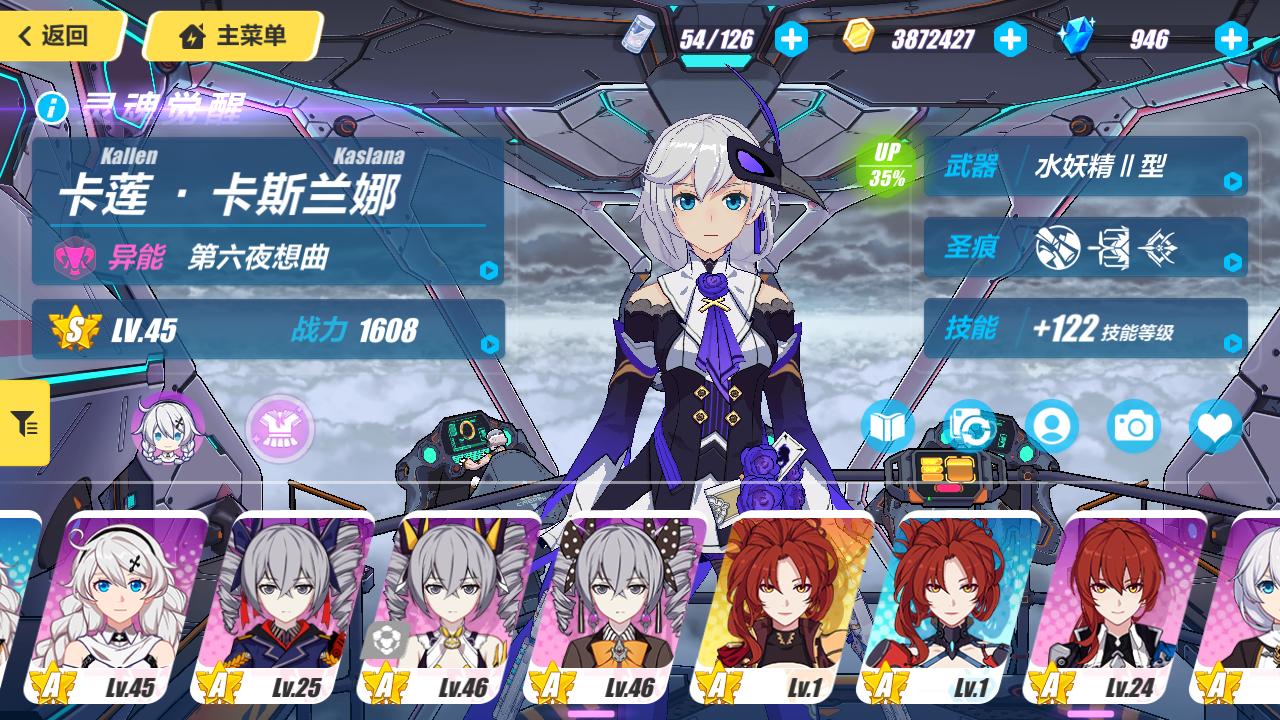Go back using the 返回 button
1280x720 pixels.
(60, 36)
